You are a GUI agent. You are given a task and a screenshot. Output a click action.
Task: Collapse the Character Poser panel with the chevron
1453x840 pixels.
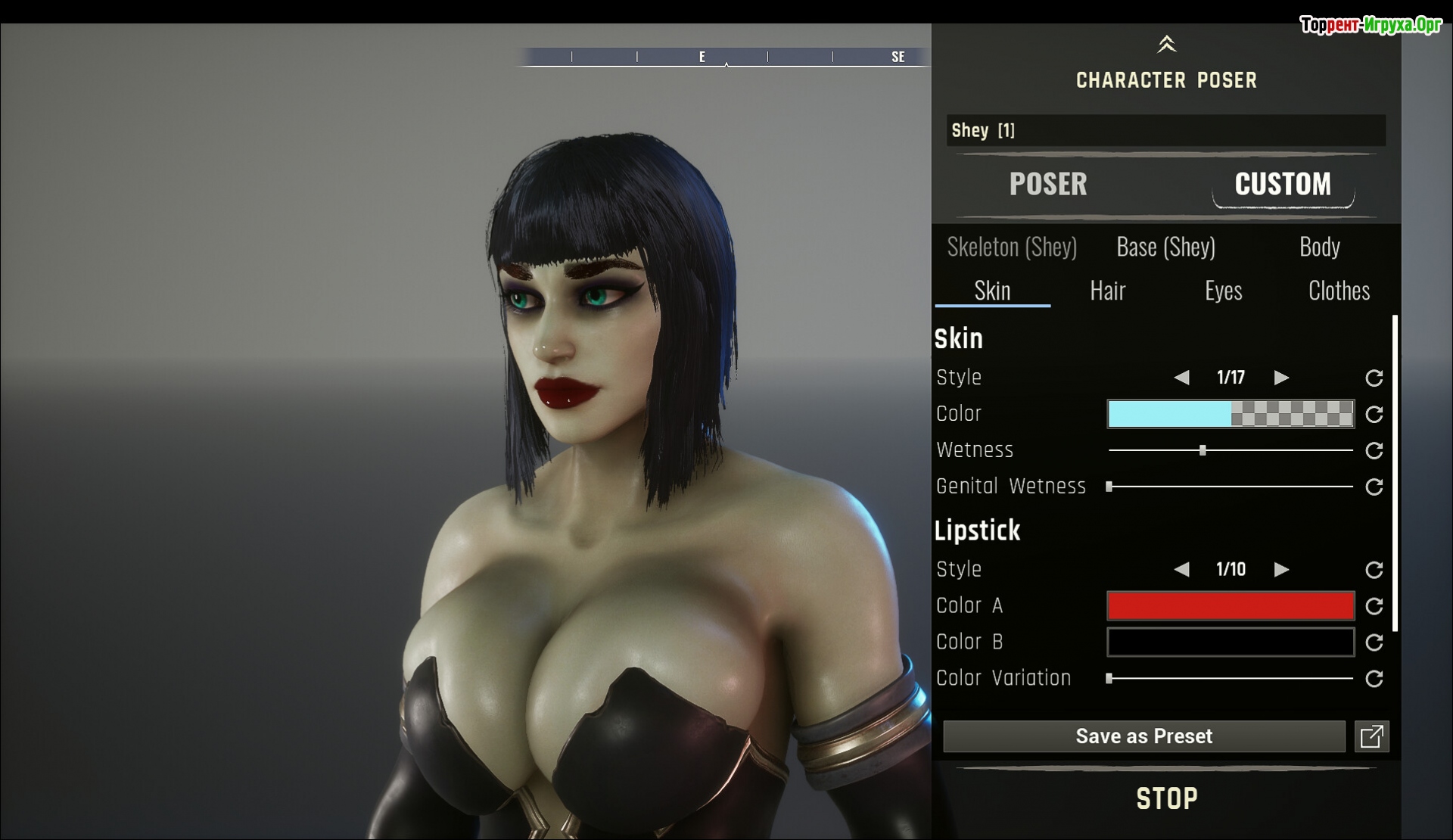tap(1166, 45)
